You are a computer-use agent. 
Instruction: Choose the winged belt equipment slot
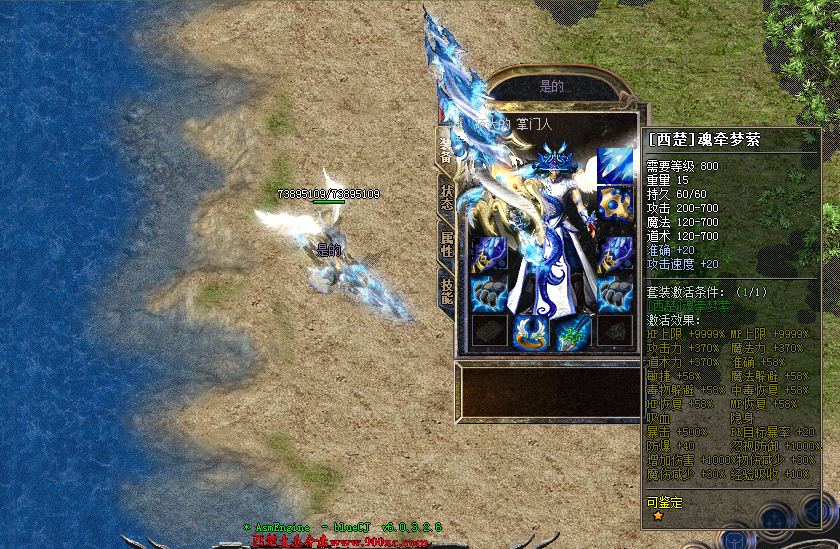[532, 332]
